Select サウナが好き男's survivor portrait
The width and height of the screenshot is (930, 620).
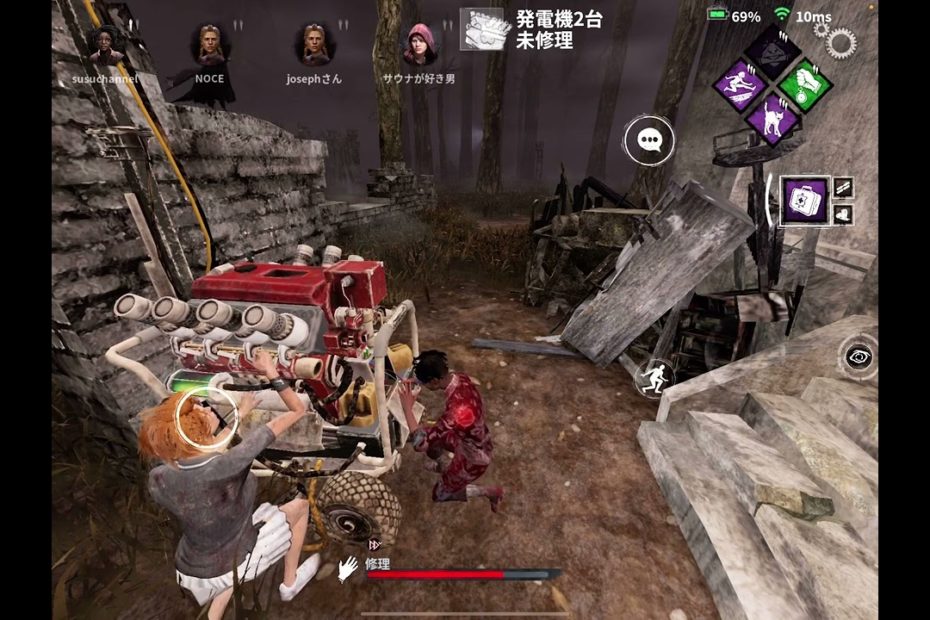[418, 45]
